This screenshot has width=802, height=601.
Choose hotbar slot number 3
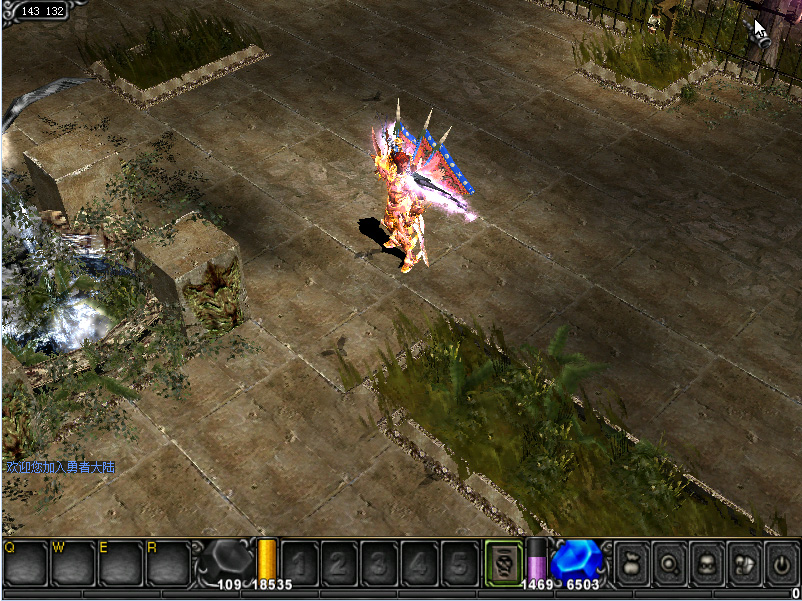380,564
